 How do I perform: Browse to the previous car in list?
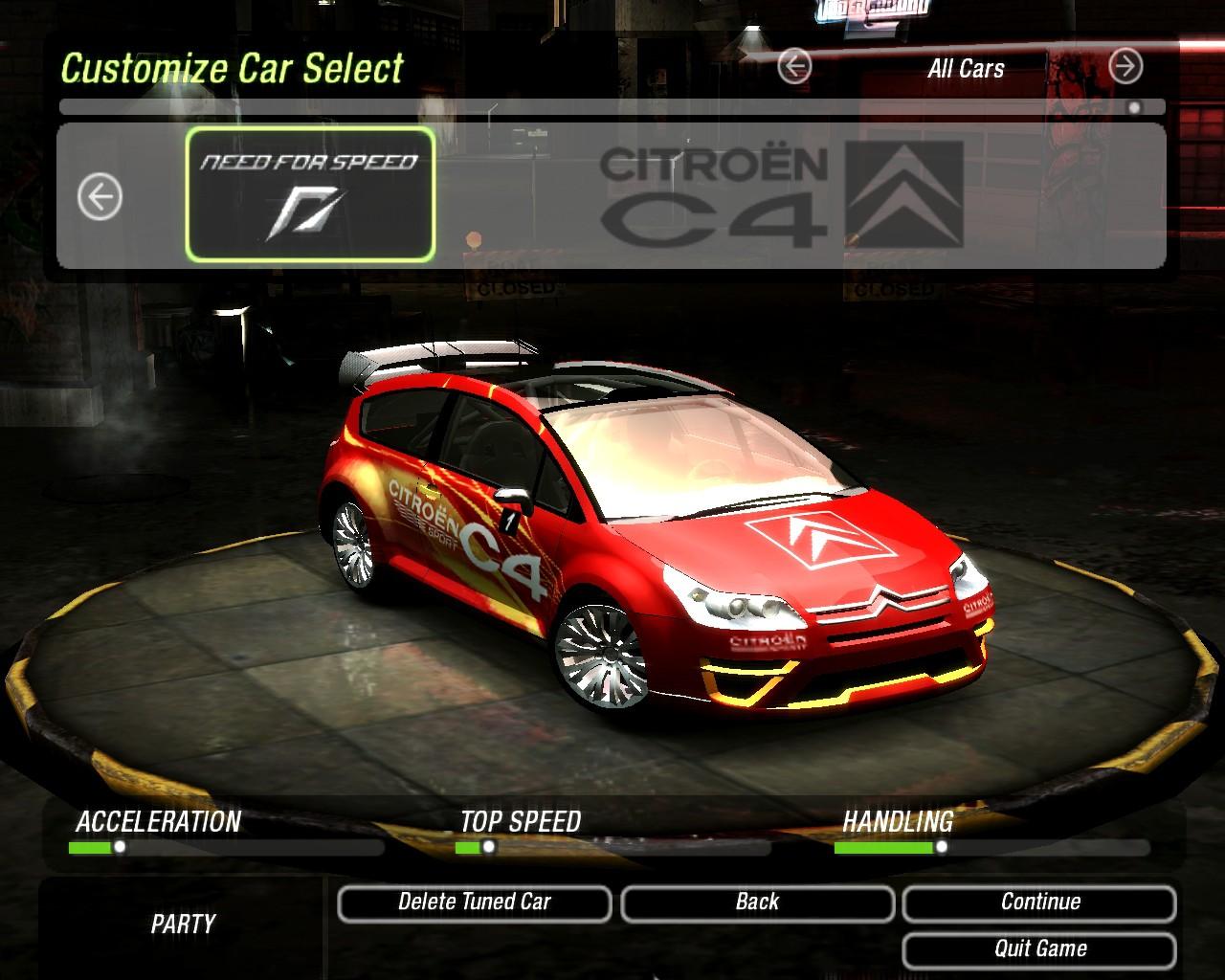pos(100,198)
